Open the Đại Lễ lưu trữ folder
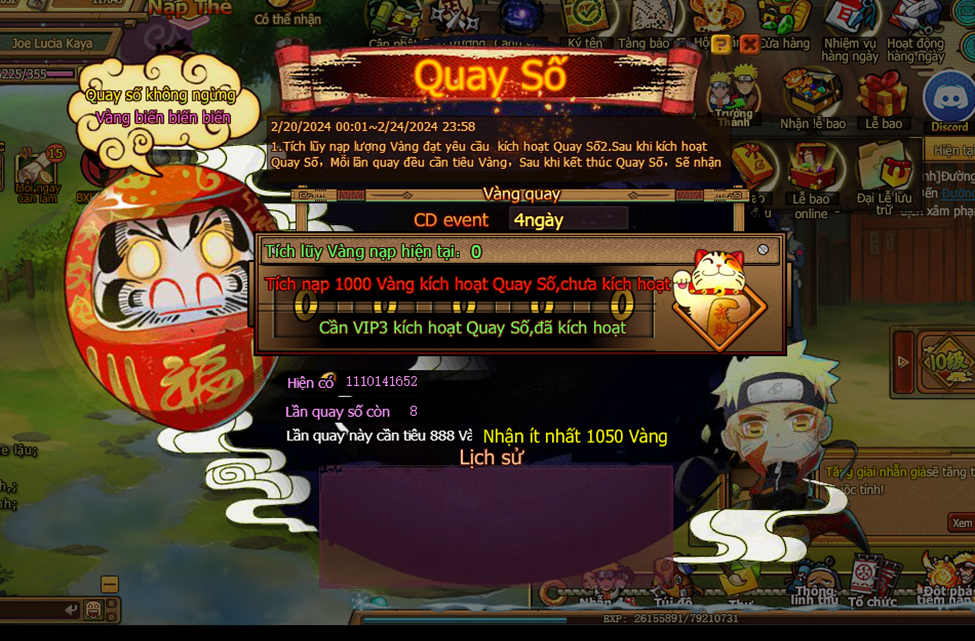This screenshot has height=641, width=975. [883, 172]
